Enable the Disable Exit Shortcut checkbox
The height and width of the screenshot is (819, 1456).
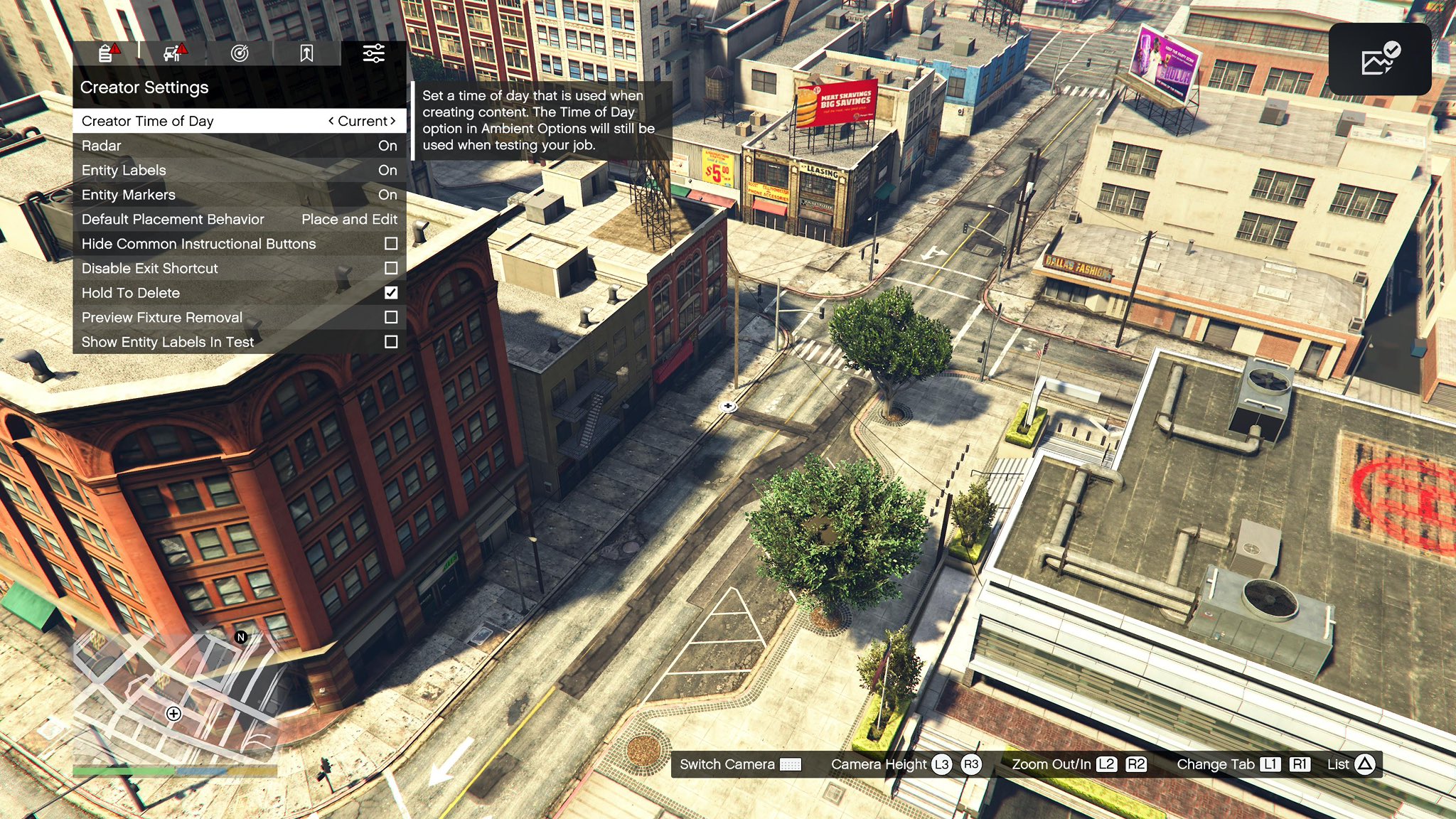click(x=391, y=269)
